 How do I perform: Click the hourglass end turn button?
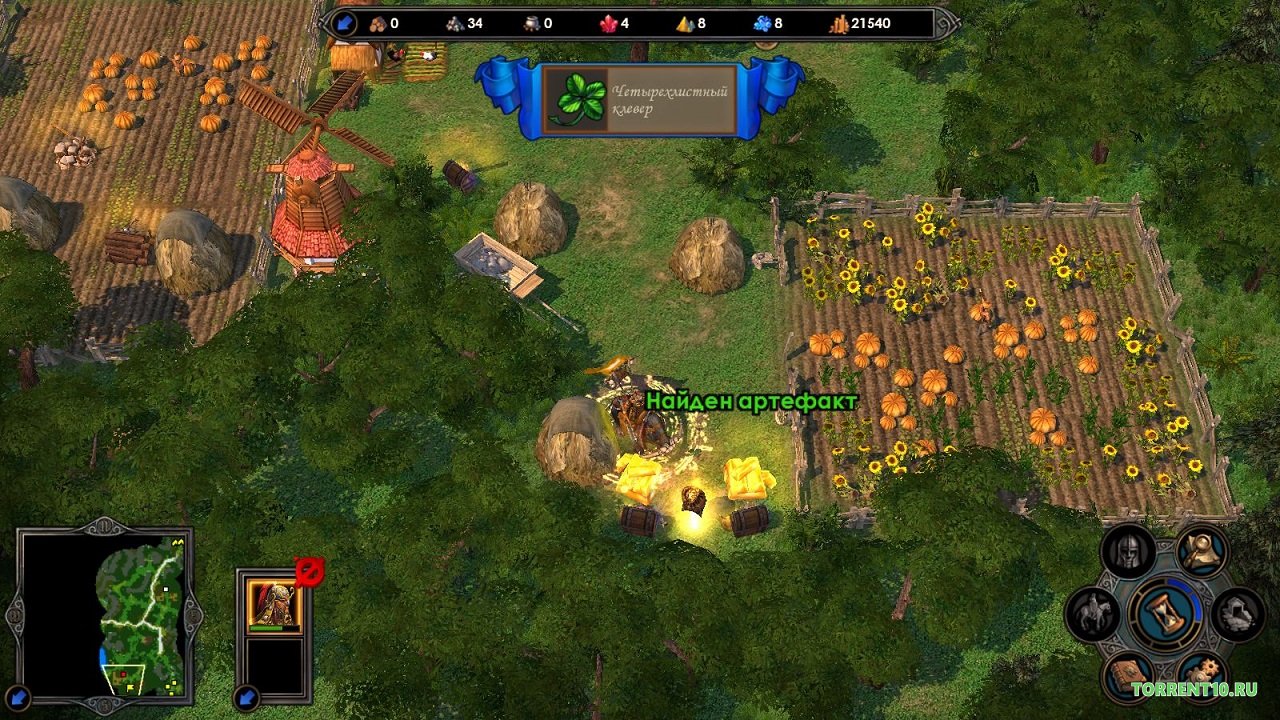tap(1165, 613)
